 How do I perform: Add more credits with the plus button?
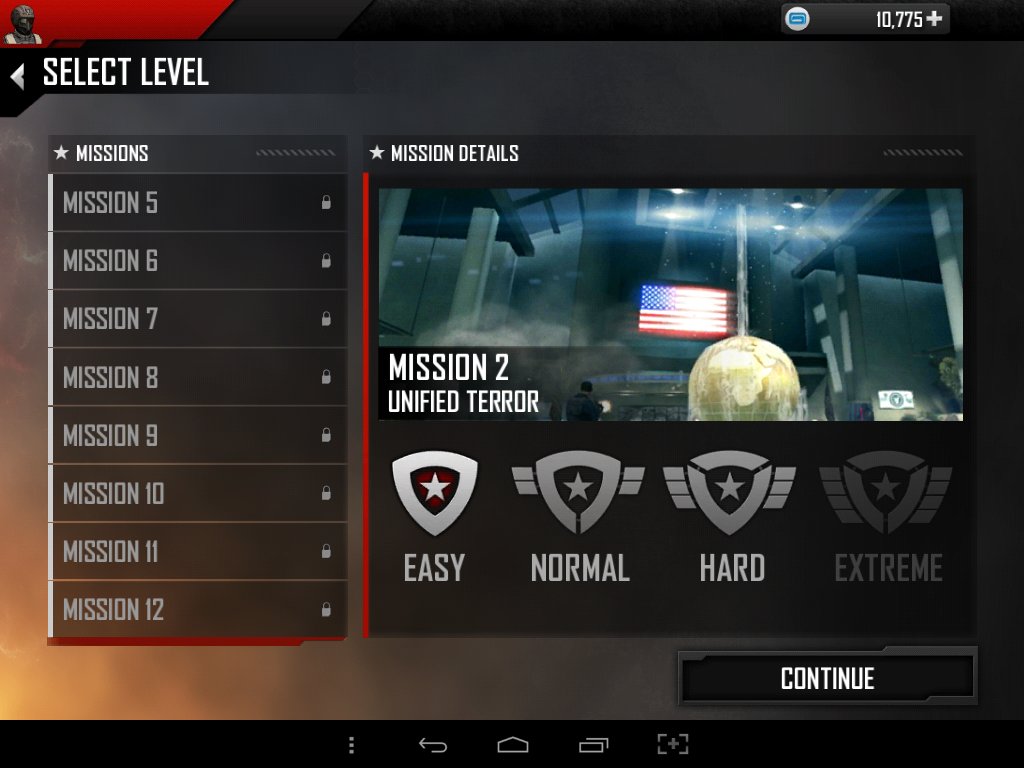934,19
